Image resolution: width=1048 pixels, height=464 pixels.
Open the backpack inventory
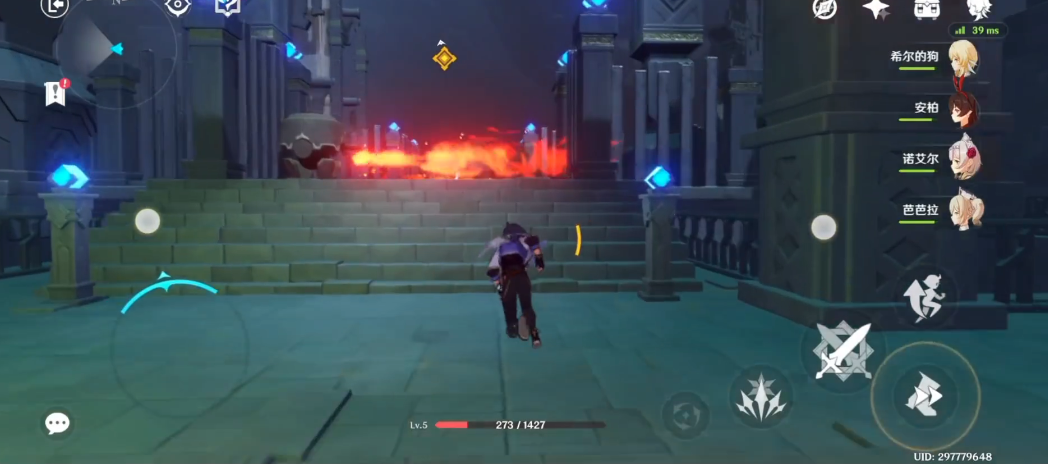click(x=926, y=8)
